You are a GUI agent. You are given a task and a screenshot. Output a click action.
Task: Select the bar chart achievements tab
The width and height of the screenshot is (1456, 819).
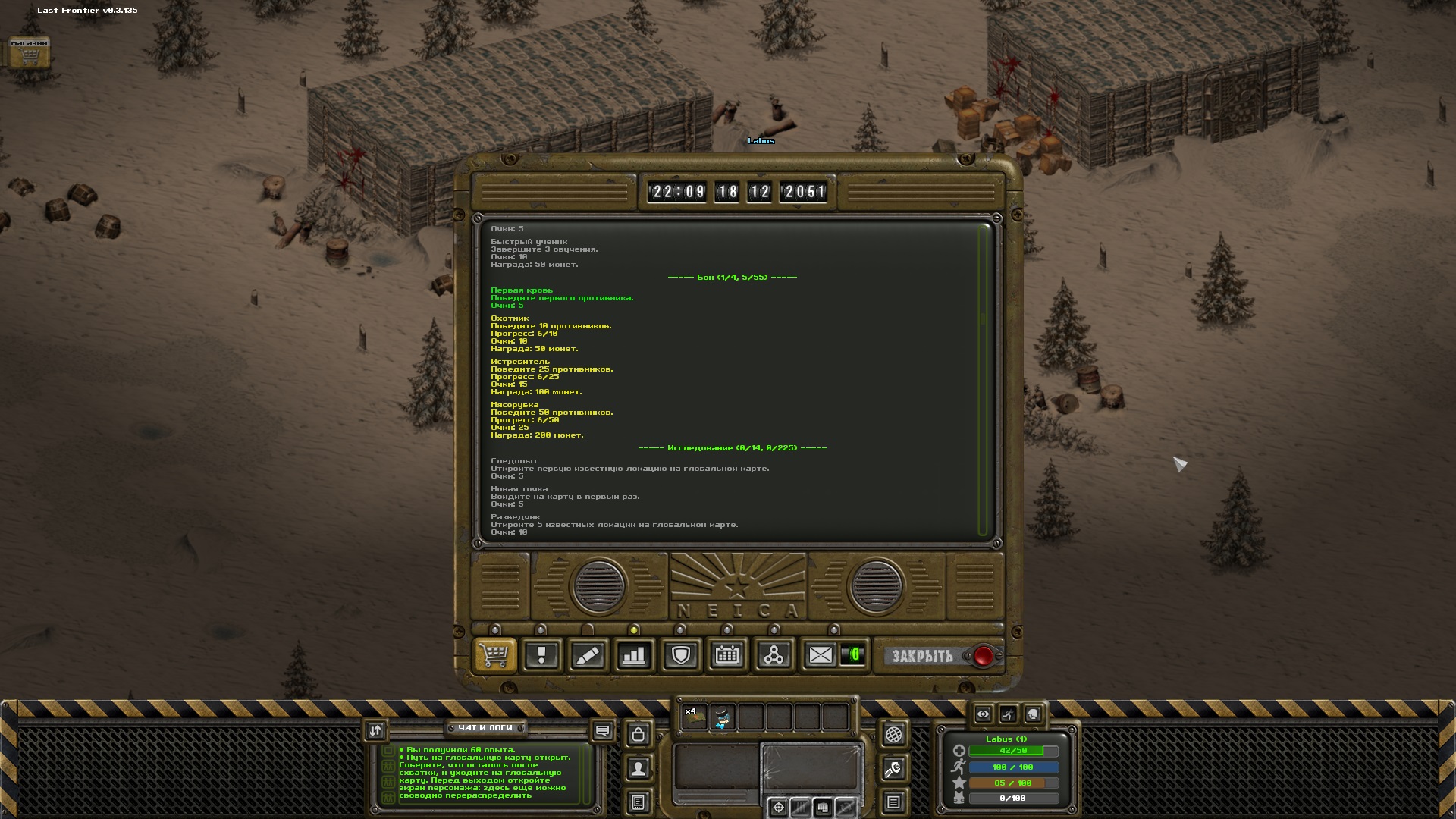tap(634, 655)
